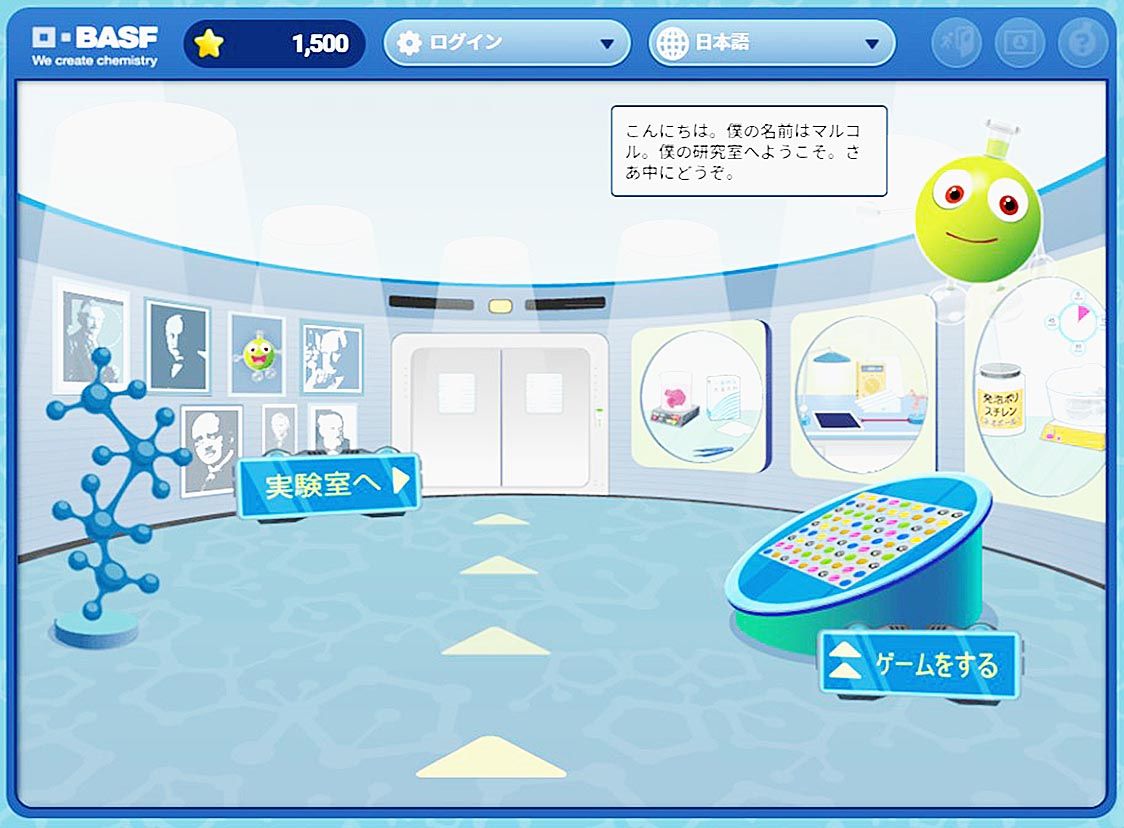Open help with the question mark icon
Image resolution: width=1124 pixels, height=828 pixels.
(1083, 44)
